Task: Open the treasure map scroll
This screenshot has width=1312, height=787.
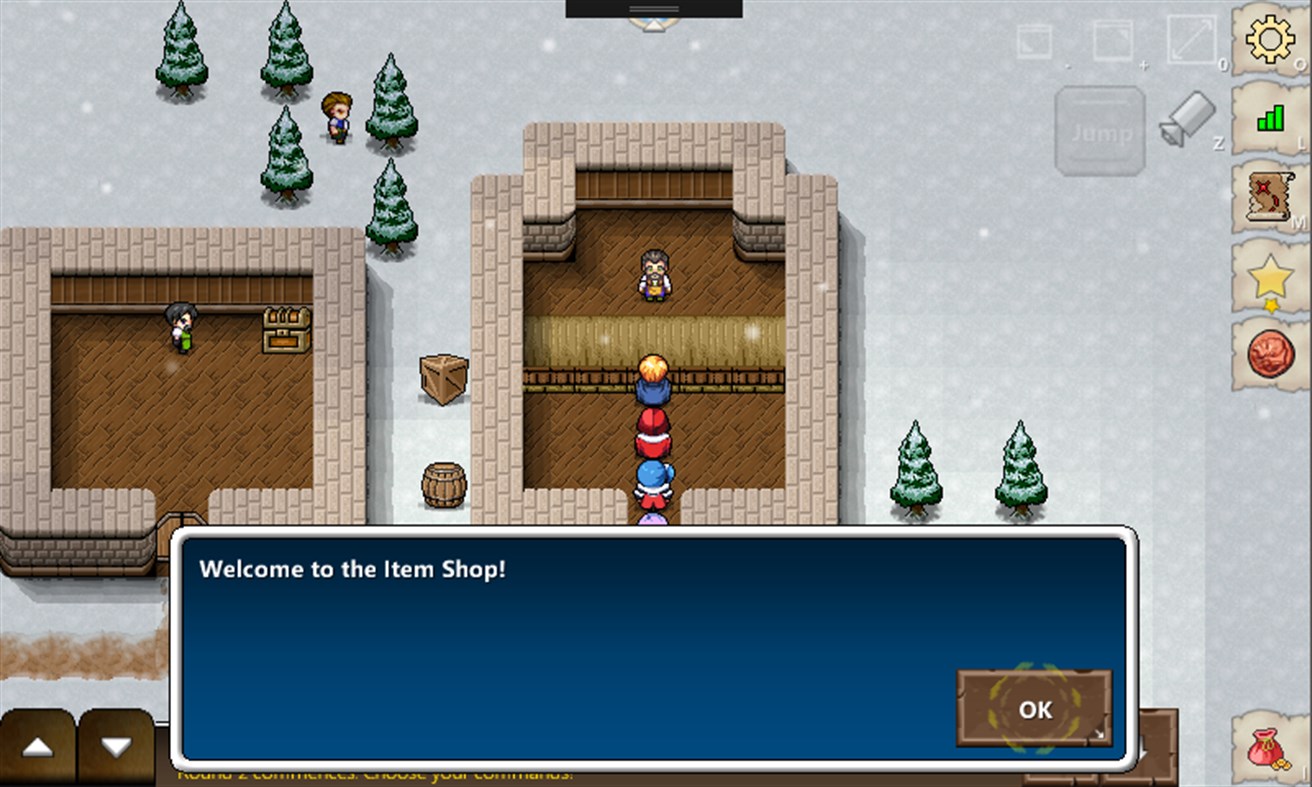Action: [x=1270, y=197]
